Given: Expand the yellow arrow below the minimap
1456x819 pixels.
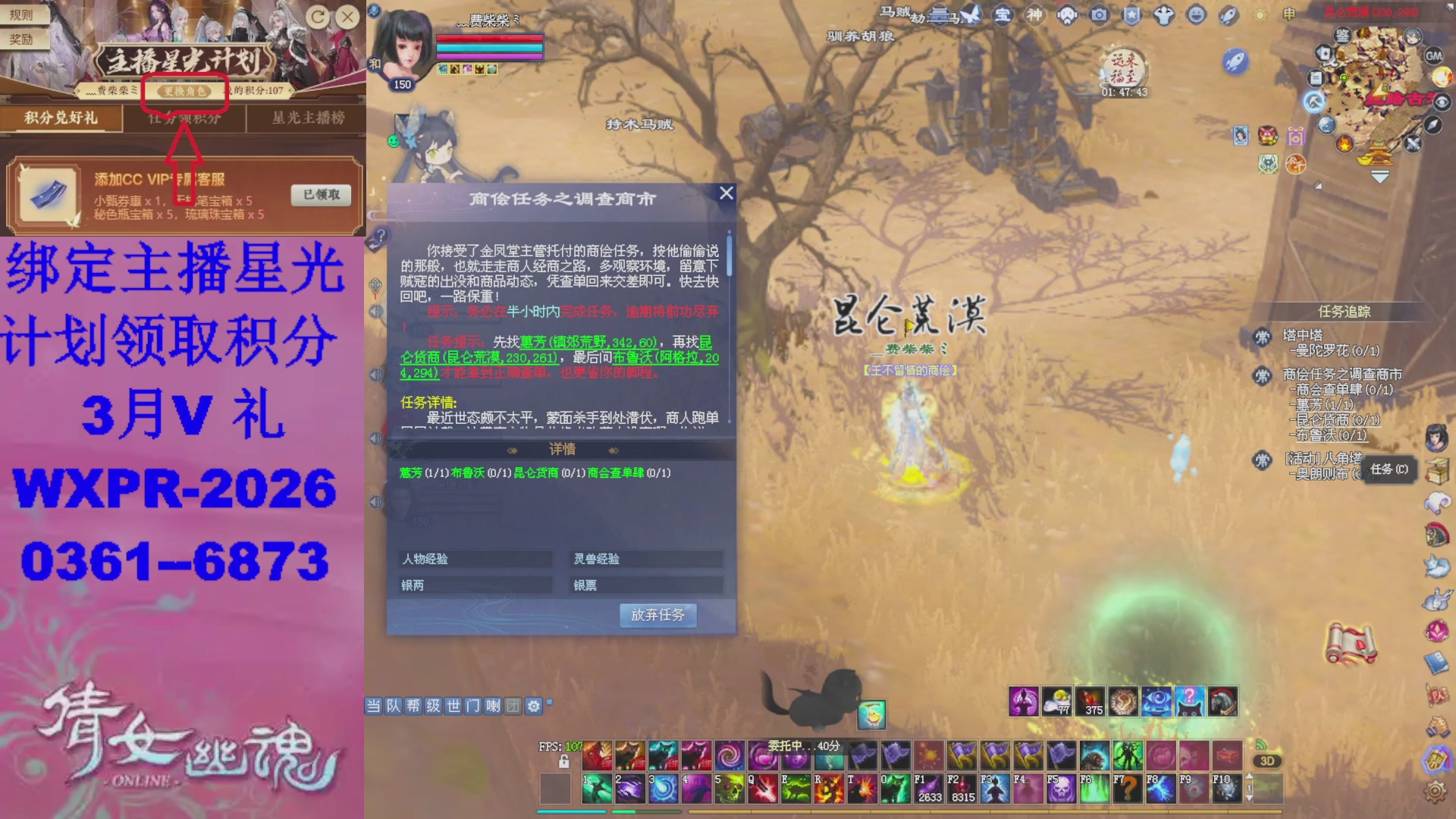Looking at the screenshot, I should click(x=1380, y=177).
